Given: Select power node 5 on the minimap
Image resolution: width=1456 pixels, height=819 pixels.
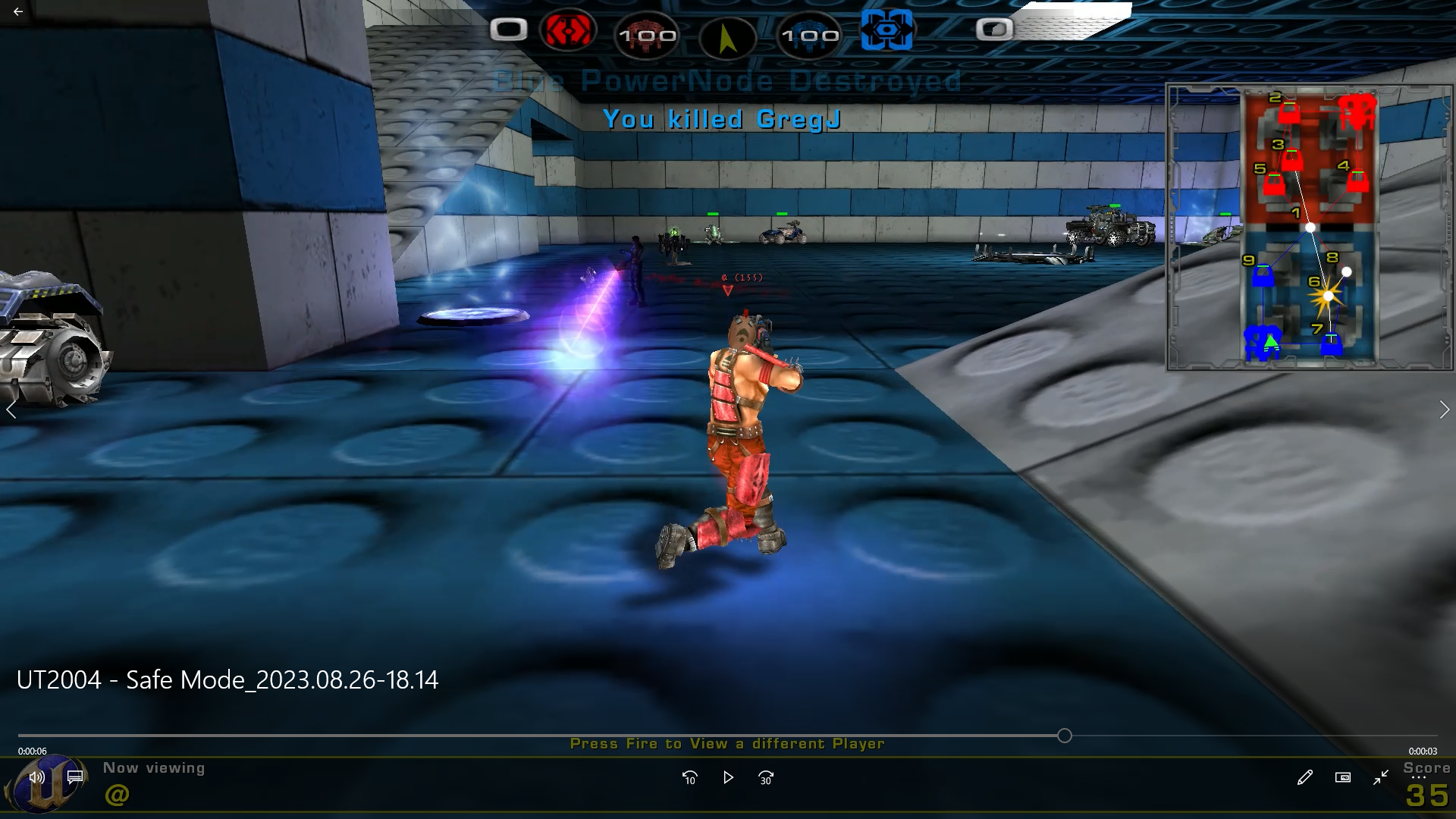Looking at the screenshot, I should [x=1275, y=184].
